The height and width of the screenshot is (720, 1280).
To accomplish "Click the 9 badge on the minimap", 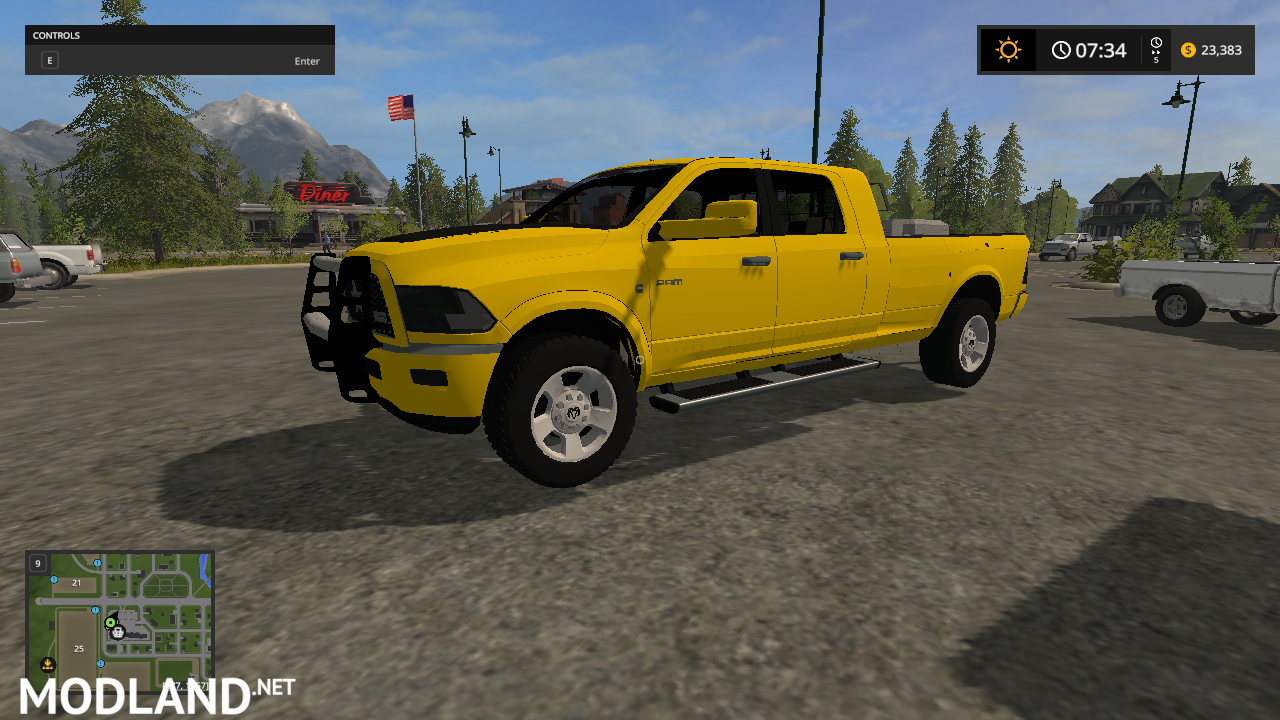I will point(38,564).
